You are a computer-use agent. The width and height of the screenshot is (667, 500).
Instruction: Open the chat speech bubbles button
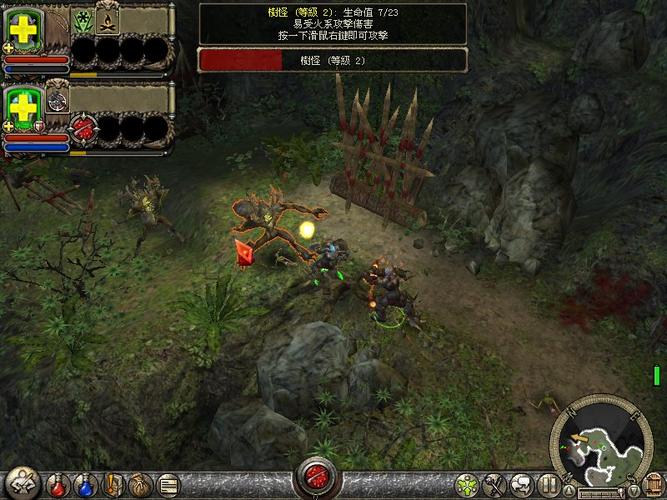coord(519,486)
